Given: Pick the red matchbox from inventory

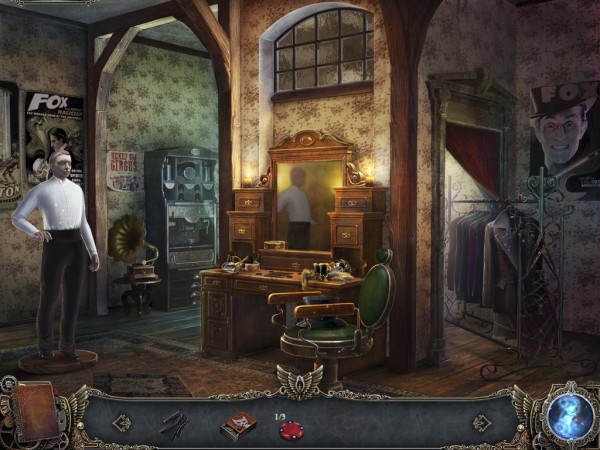Looking at the screenshot, I should coord(237,425).
